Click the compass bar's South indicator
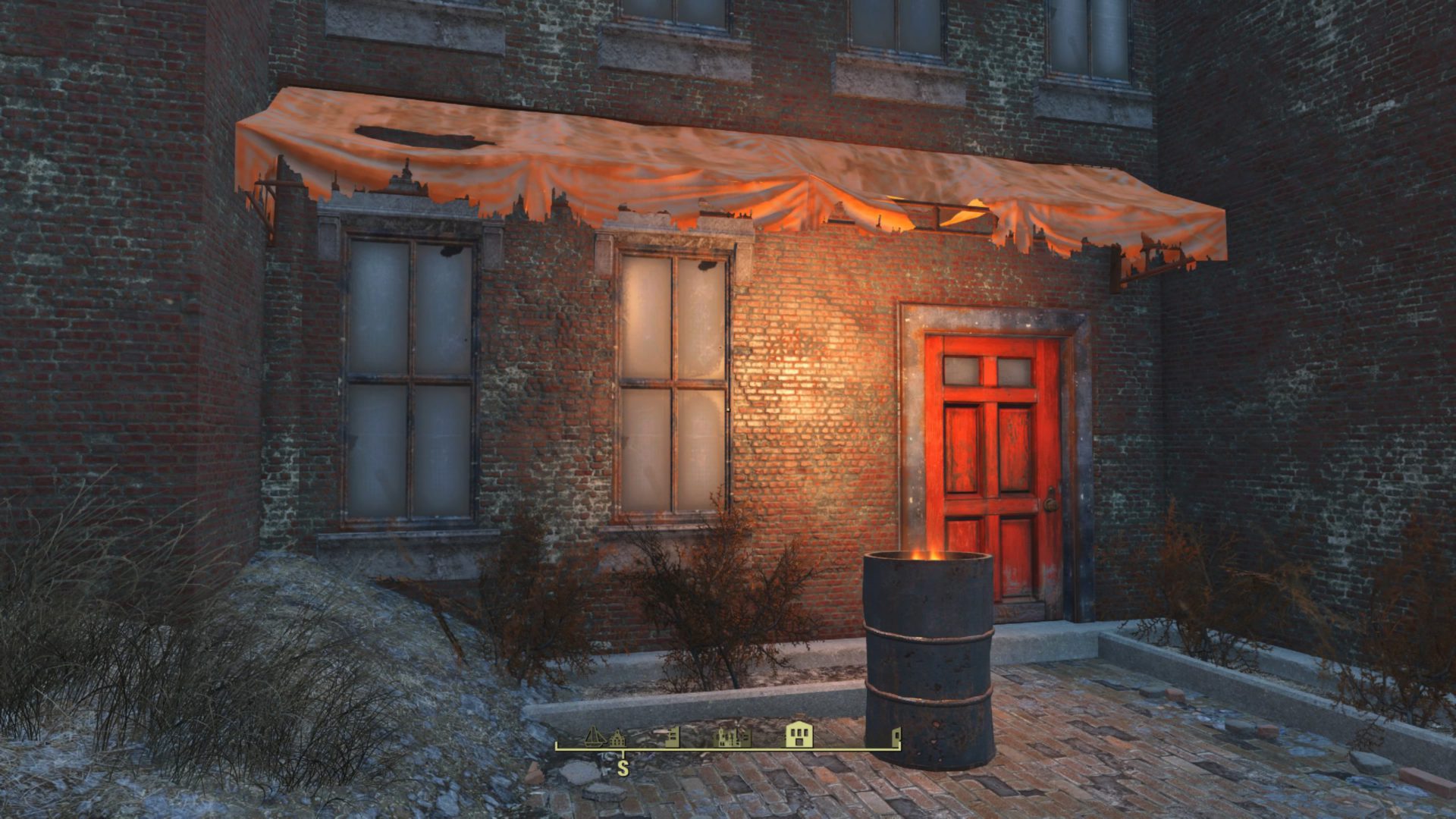1456x819 pixels. pos(623,768)
